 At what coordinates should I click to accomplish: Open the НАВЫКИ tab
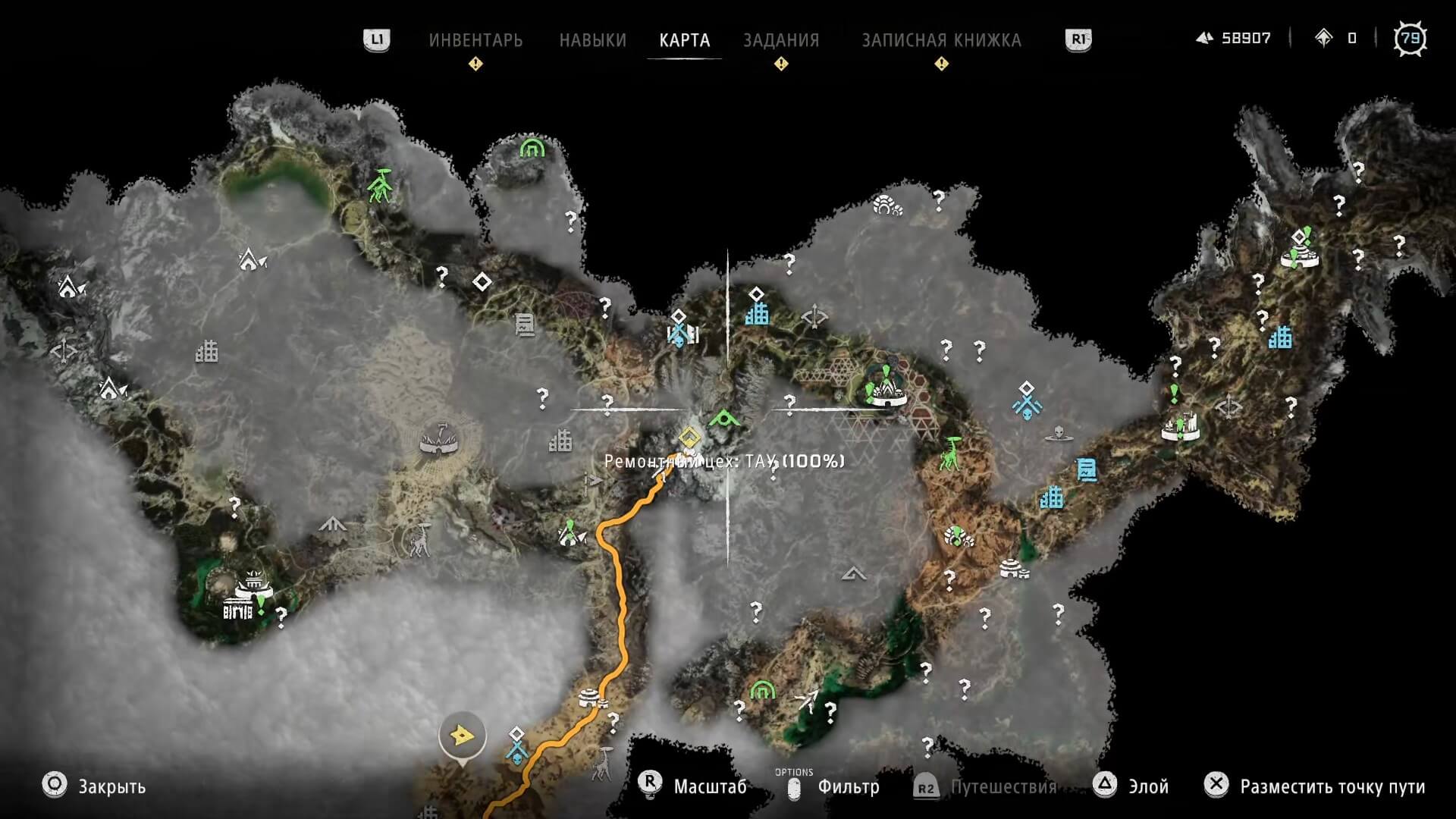point(592,40)
